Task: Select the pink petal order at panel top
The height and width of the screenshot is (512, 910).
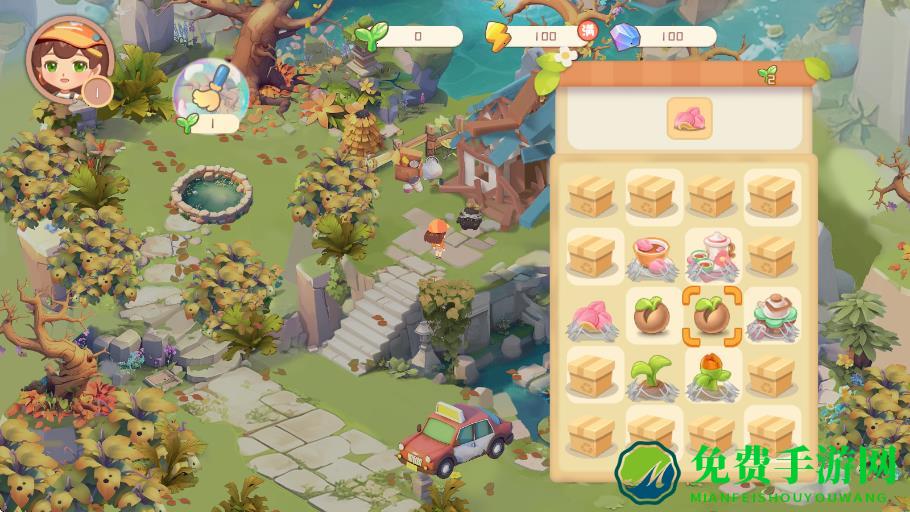Action: click(689, 117)
